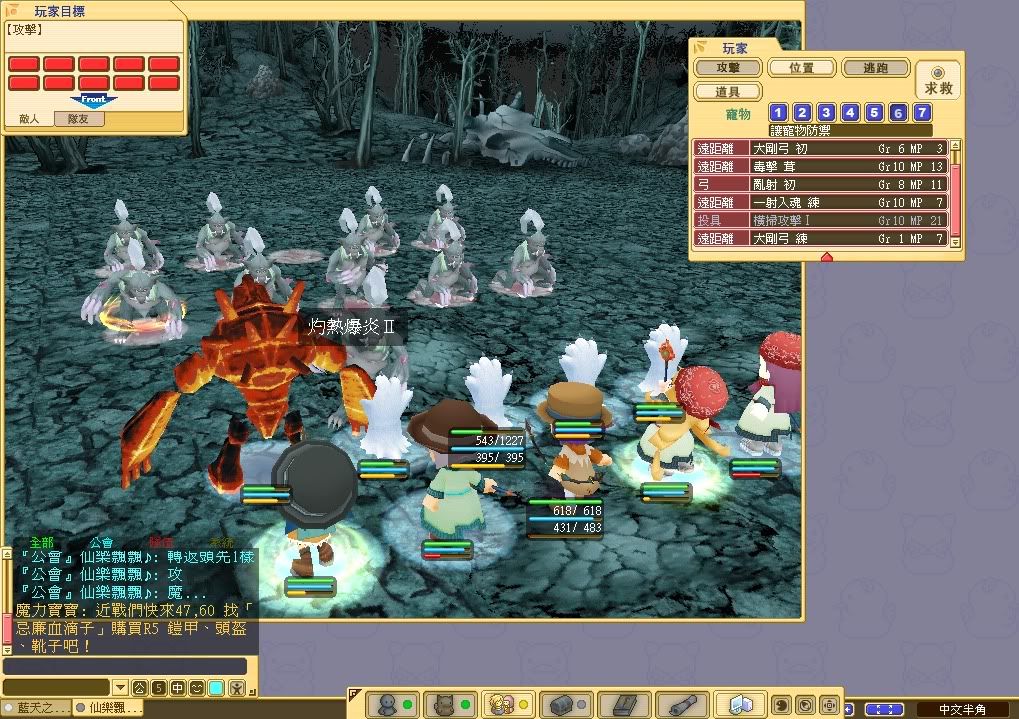Open the 道具 items command

(727, 91)
